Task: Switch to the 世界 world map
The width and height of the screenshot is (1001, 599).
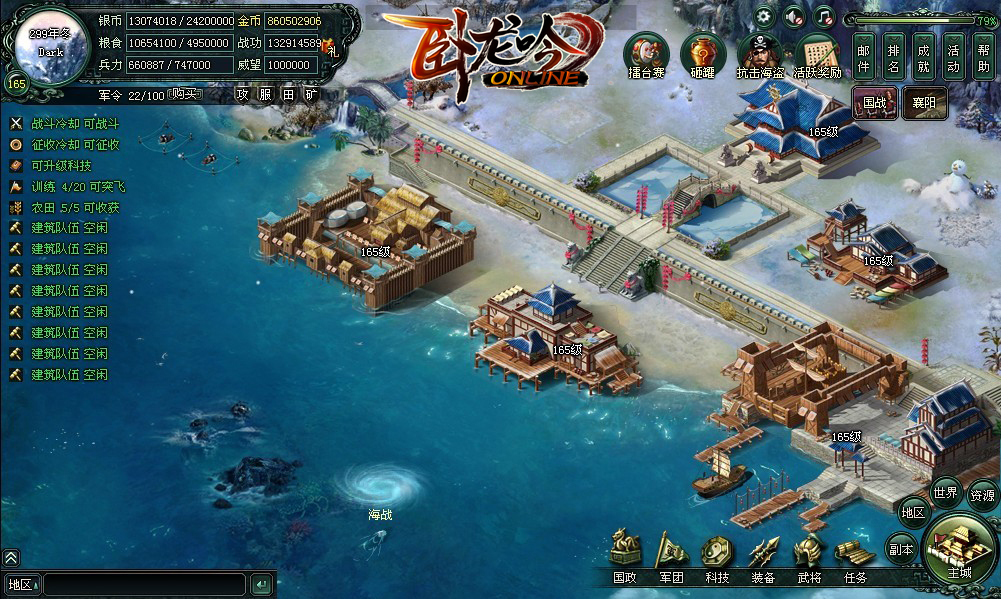Action: 945,492
